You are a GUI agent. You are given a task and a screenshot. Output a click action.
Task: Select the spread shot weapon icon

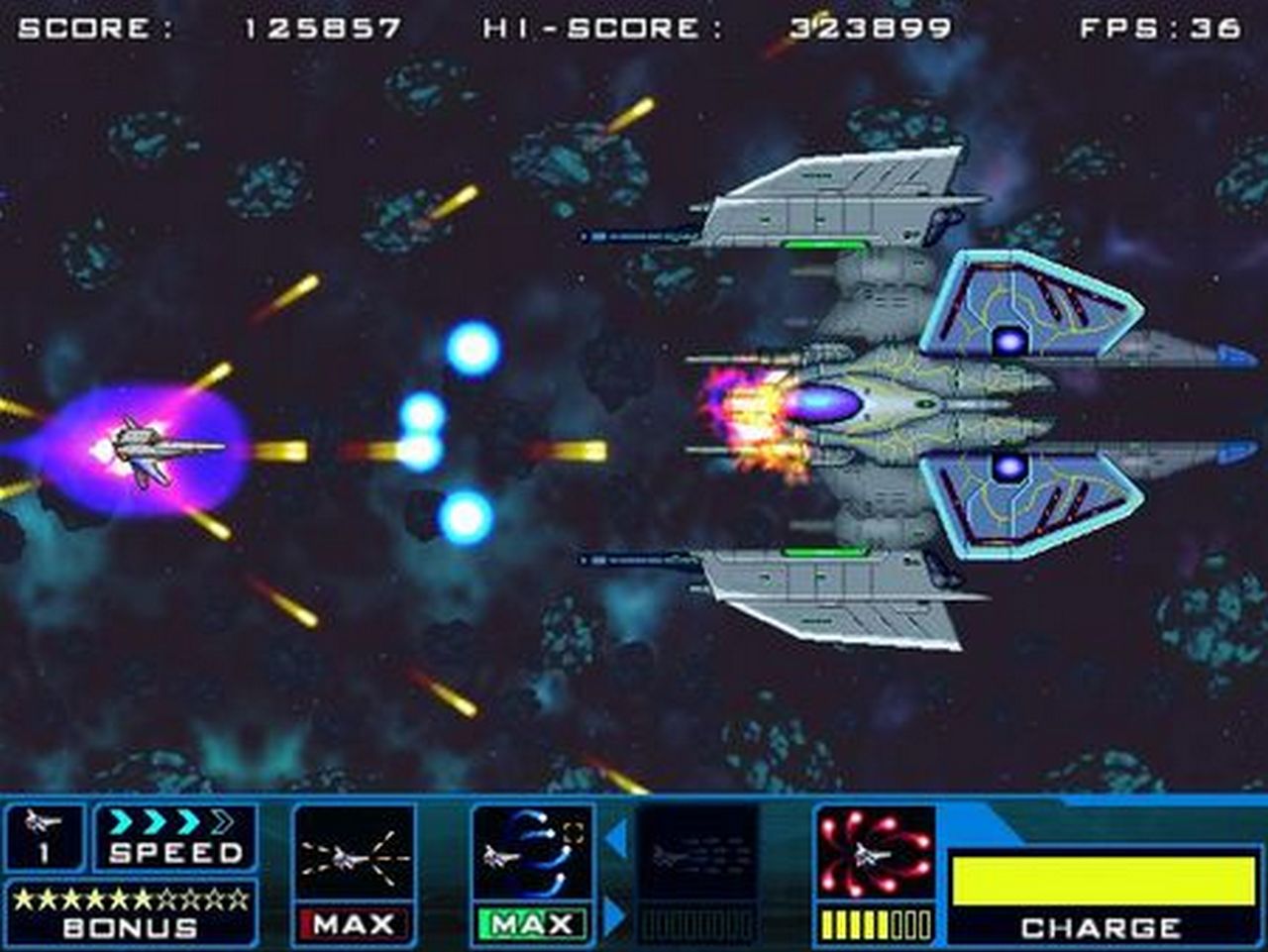click(x=354, y=853)
